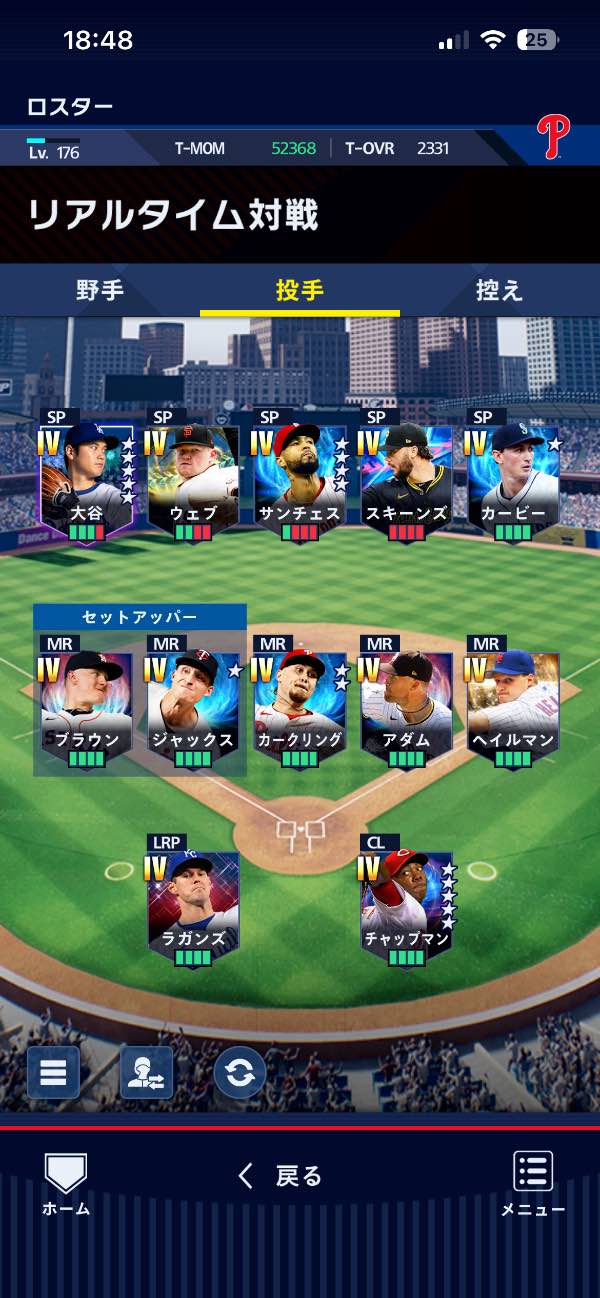The width and height of the screenshot is (600, 1298).
Task: Click the player swap icon button
Action: click(x=146, y=1072)
